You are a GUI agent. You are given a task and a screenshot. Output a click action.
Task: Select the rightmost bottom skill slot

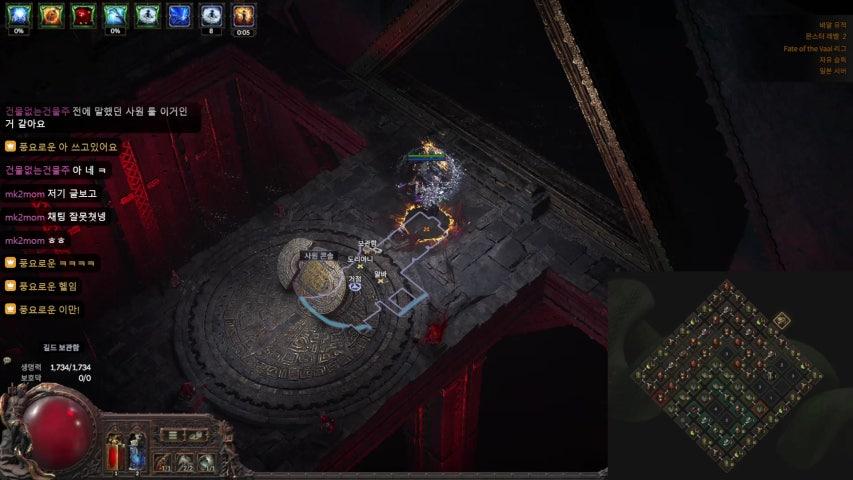tap(207, 461)
